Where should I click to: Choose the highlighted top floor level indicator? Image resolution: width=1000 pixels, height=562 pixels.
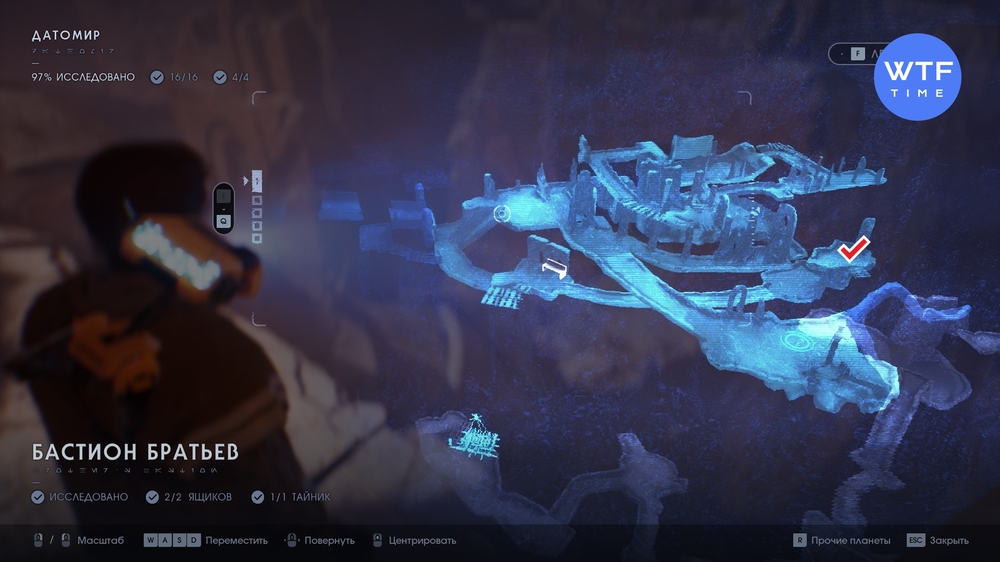click(x=257, y=181)
